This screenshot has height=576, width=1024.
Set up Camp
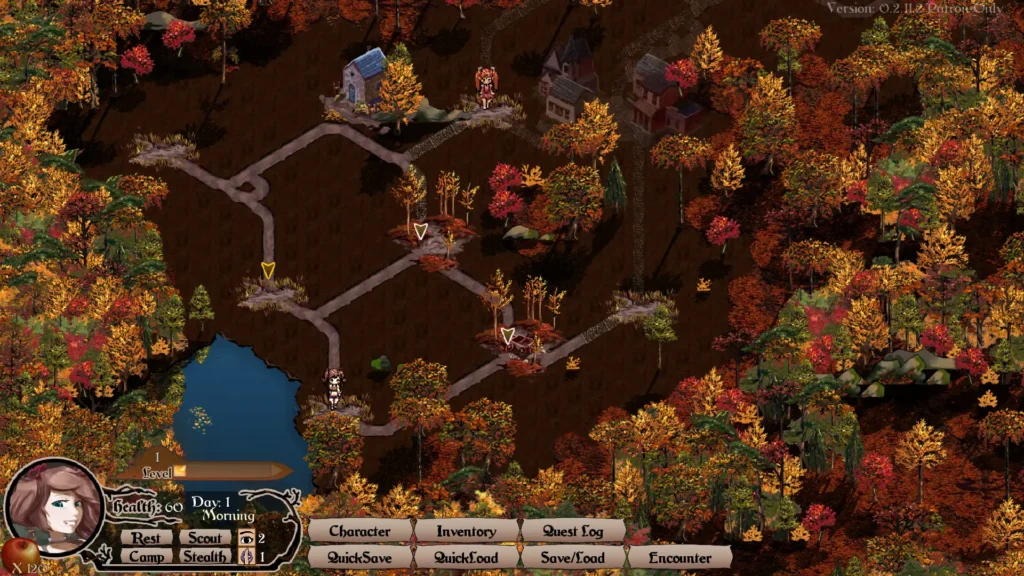tap(147, 556)
